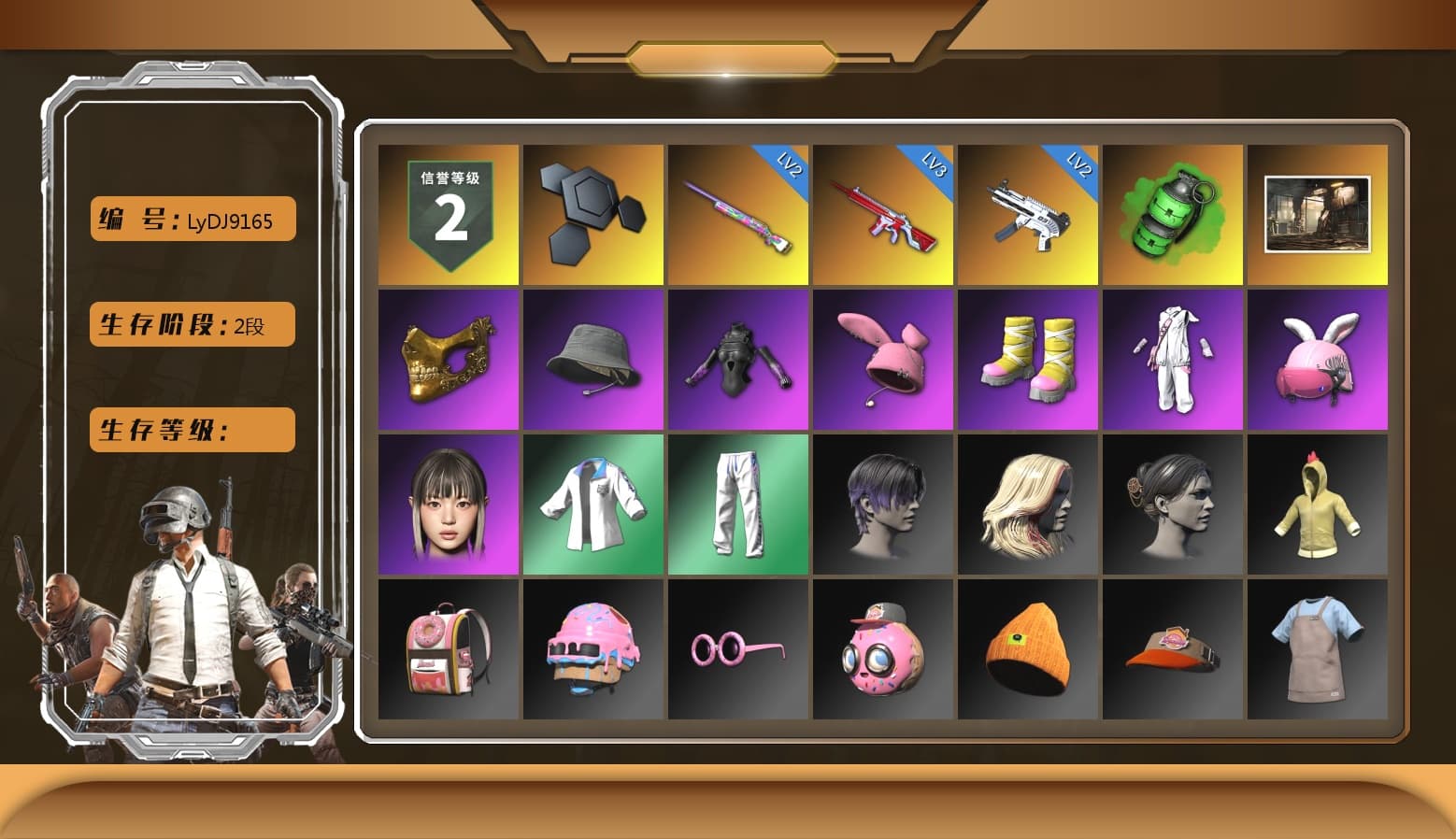This screenshot has height=839, width=1456.
Task: Select the yellow strapped boots
Action: tap(1028, 360)
